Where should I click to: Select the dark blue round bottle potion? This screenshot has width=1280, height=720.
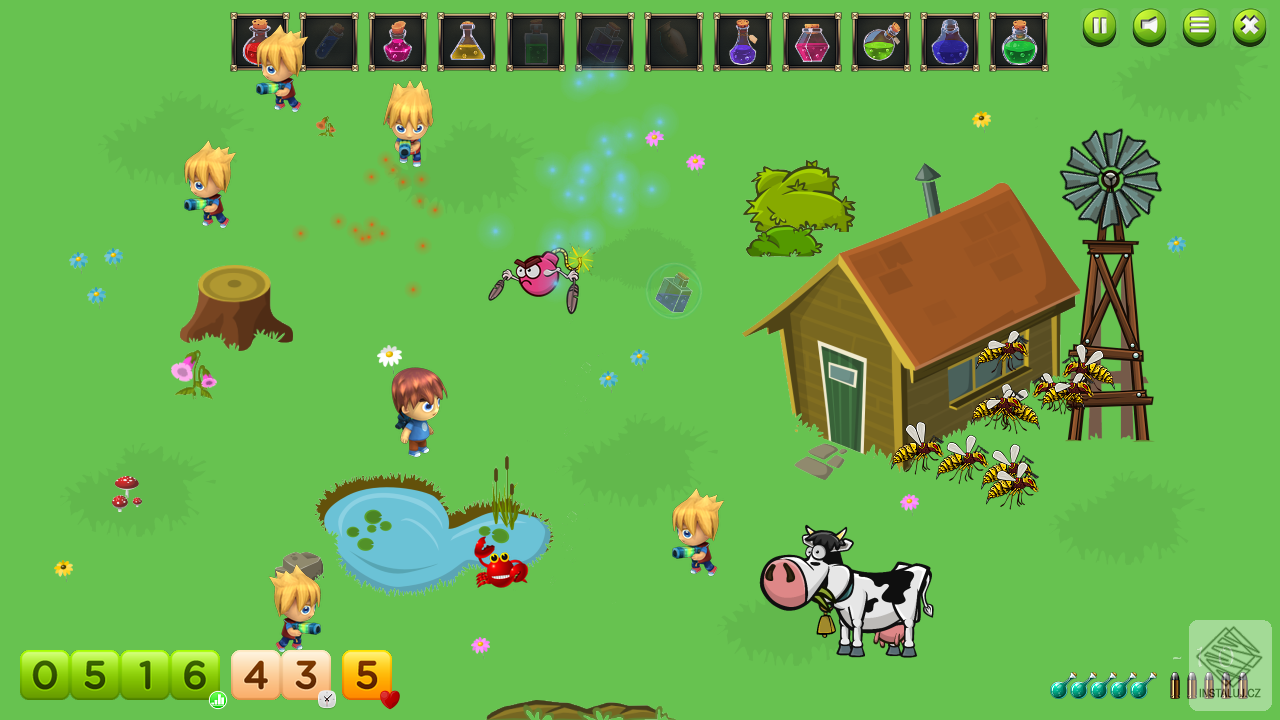click(x=950, y=42)
